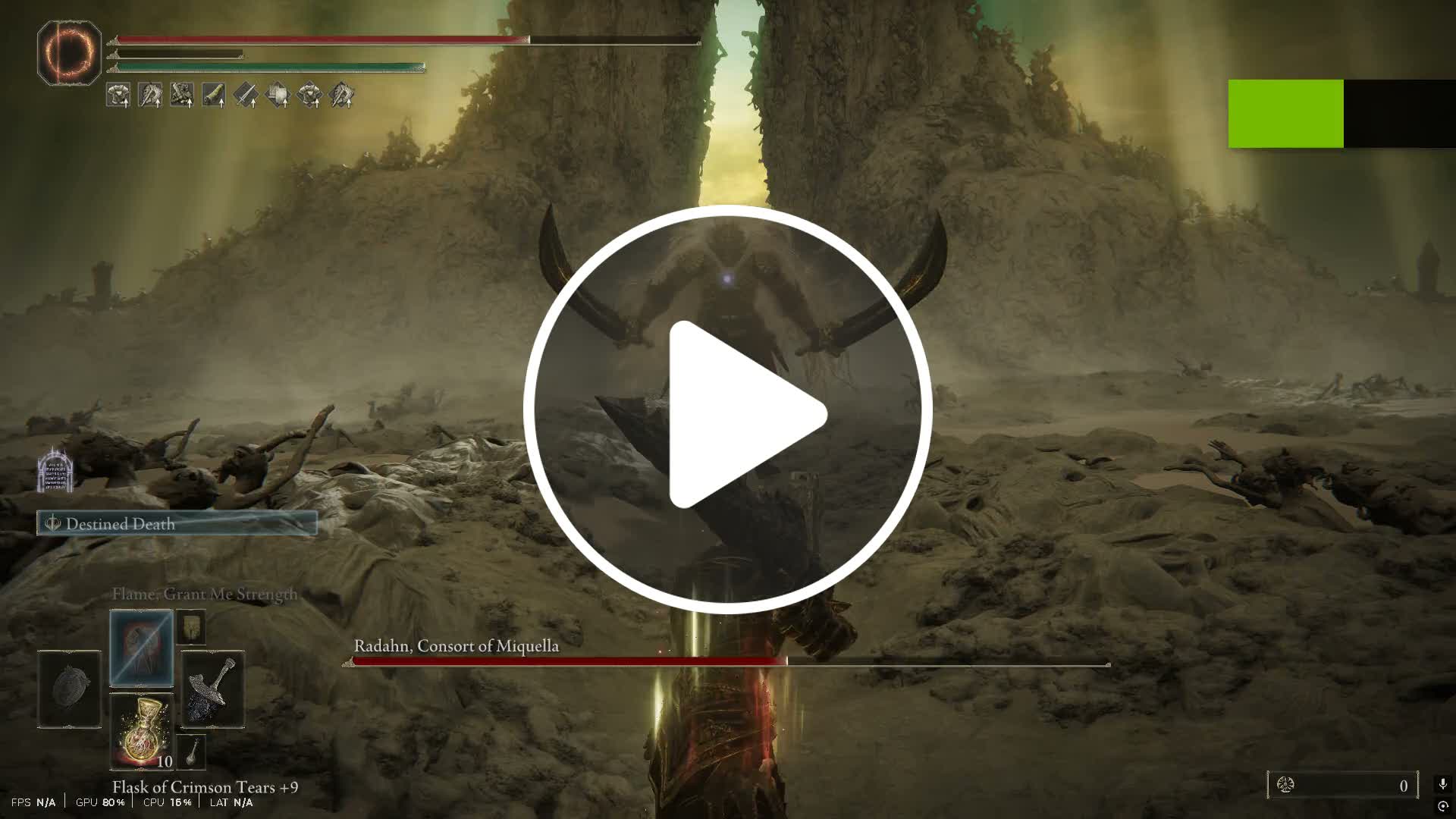Select the sword damage-up buff icon
Image resolution: width=1456 pixels, height=819 pixels.
[246, 96]
